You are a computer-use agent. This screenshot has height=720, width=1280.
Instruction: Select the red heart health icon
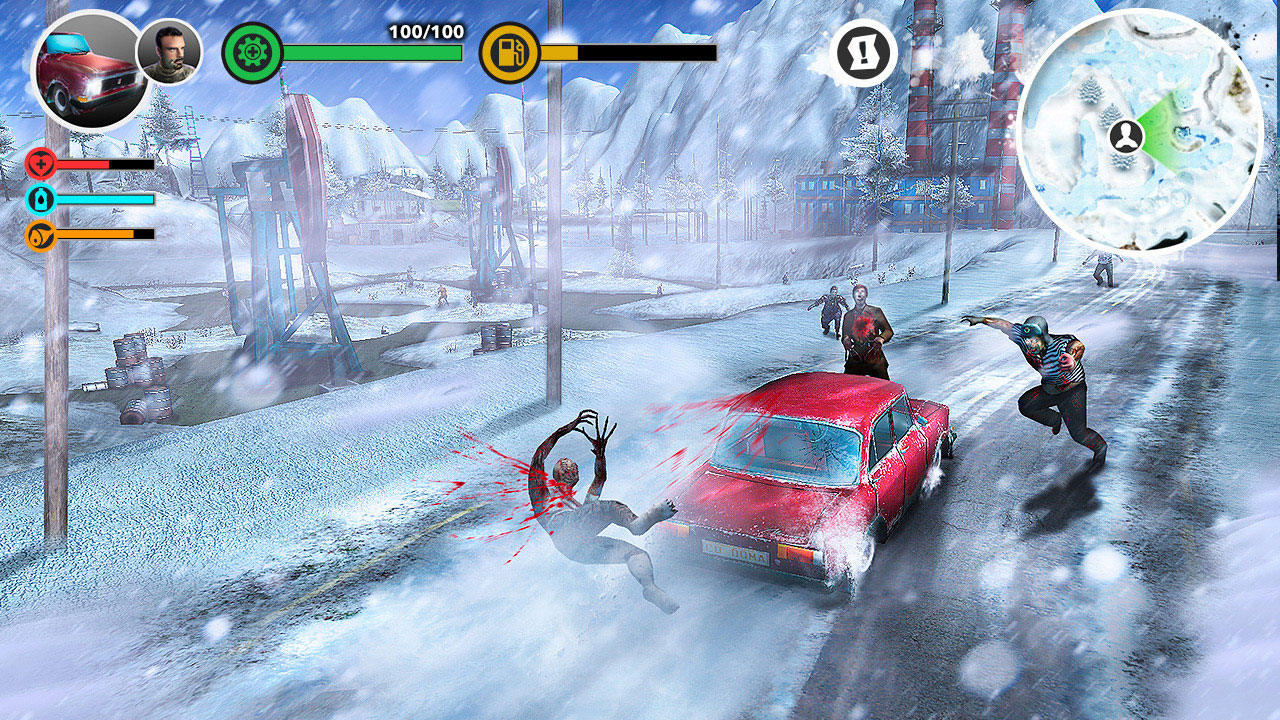(38, 163)
